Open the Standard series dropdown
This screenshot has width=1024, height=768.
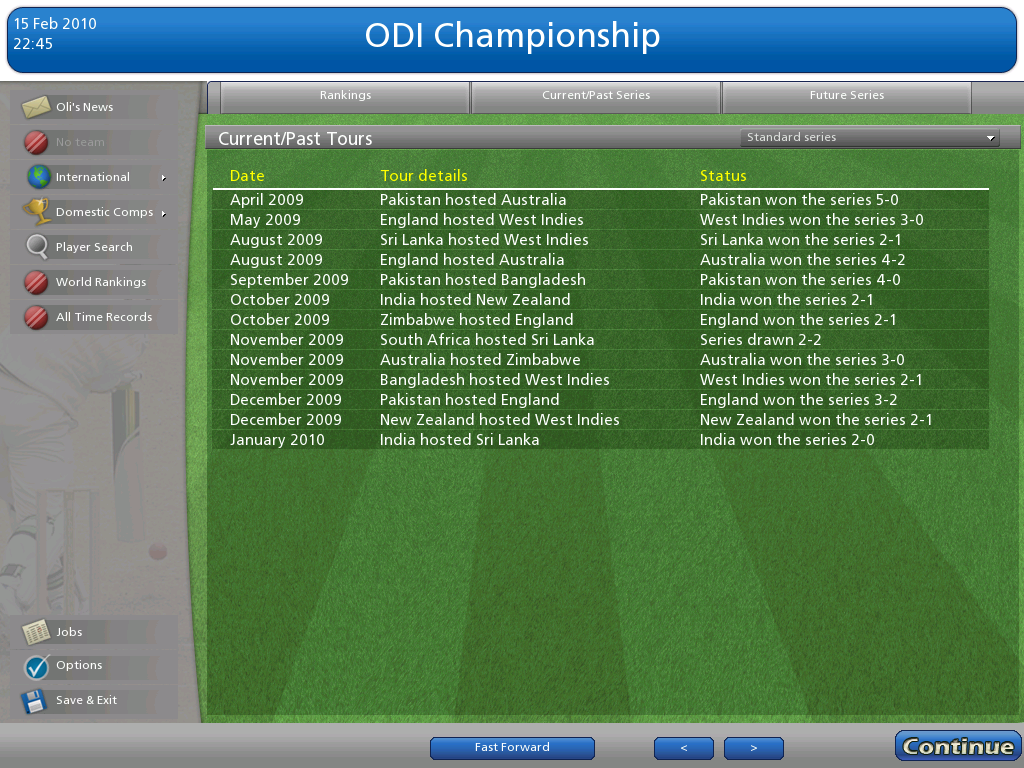[x=869, y=138]
